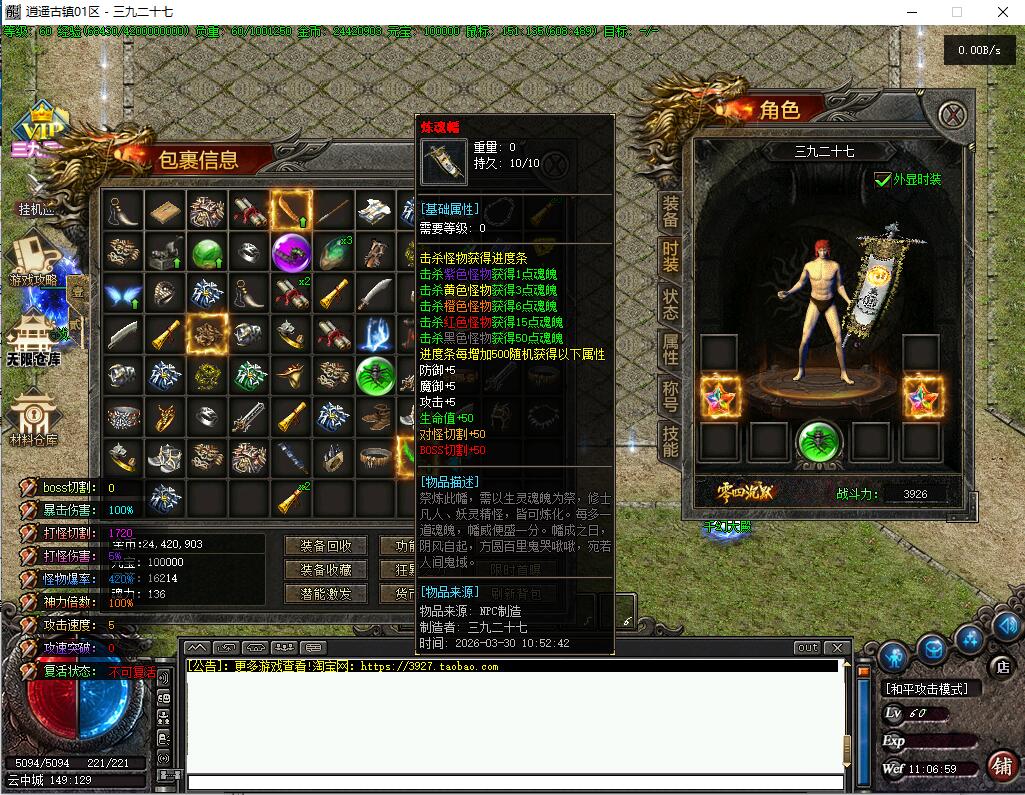
Task: Select the purple orb item in bag
Action: tap(291, 252)
